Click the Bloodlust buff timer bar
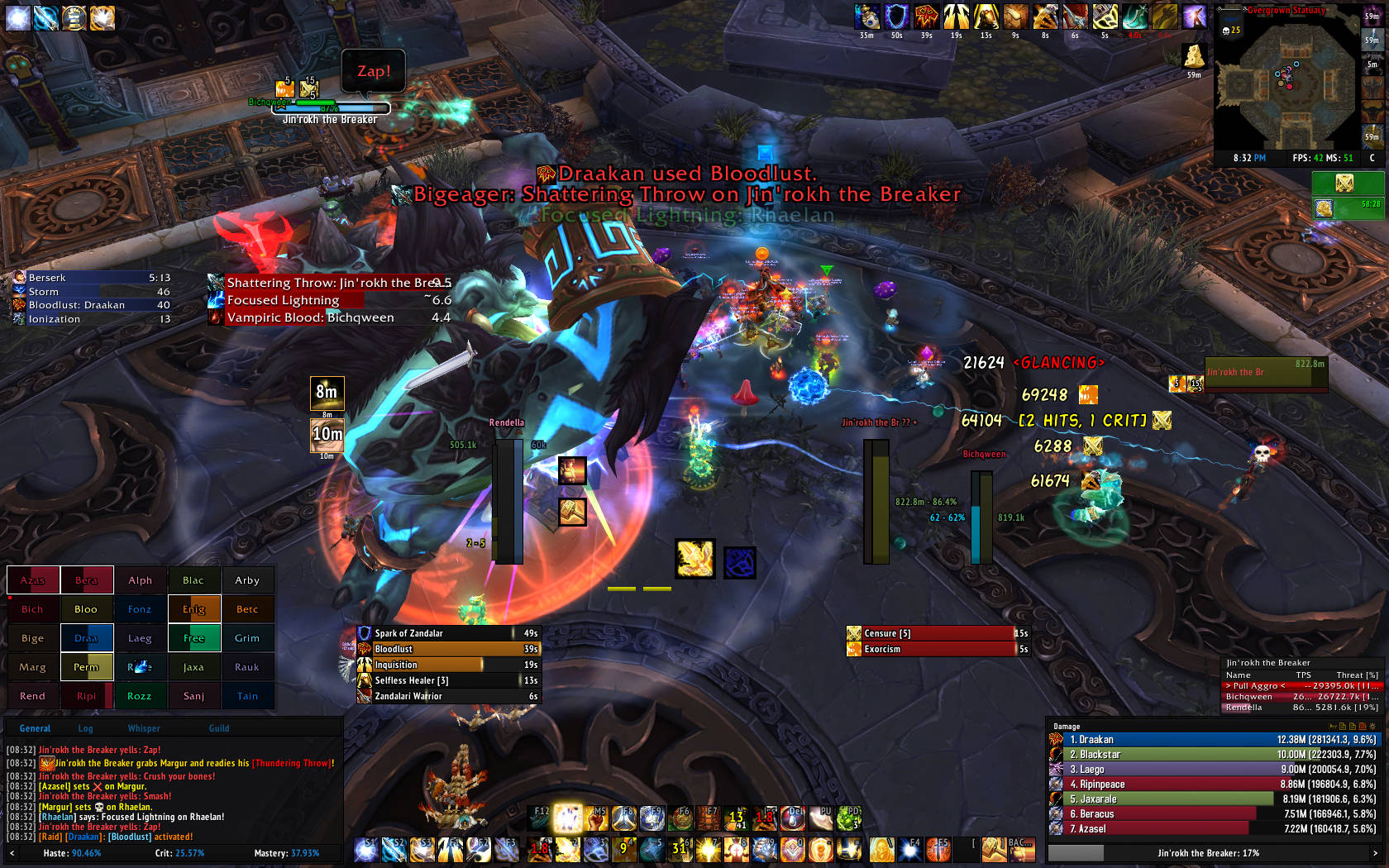 (x=448, y=649)
